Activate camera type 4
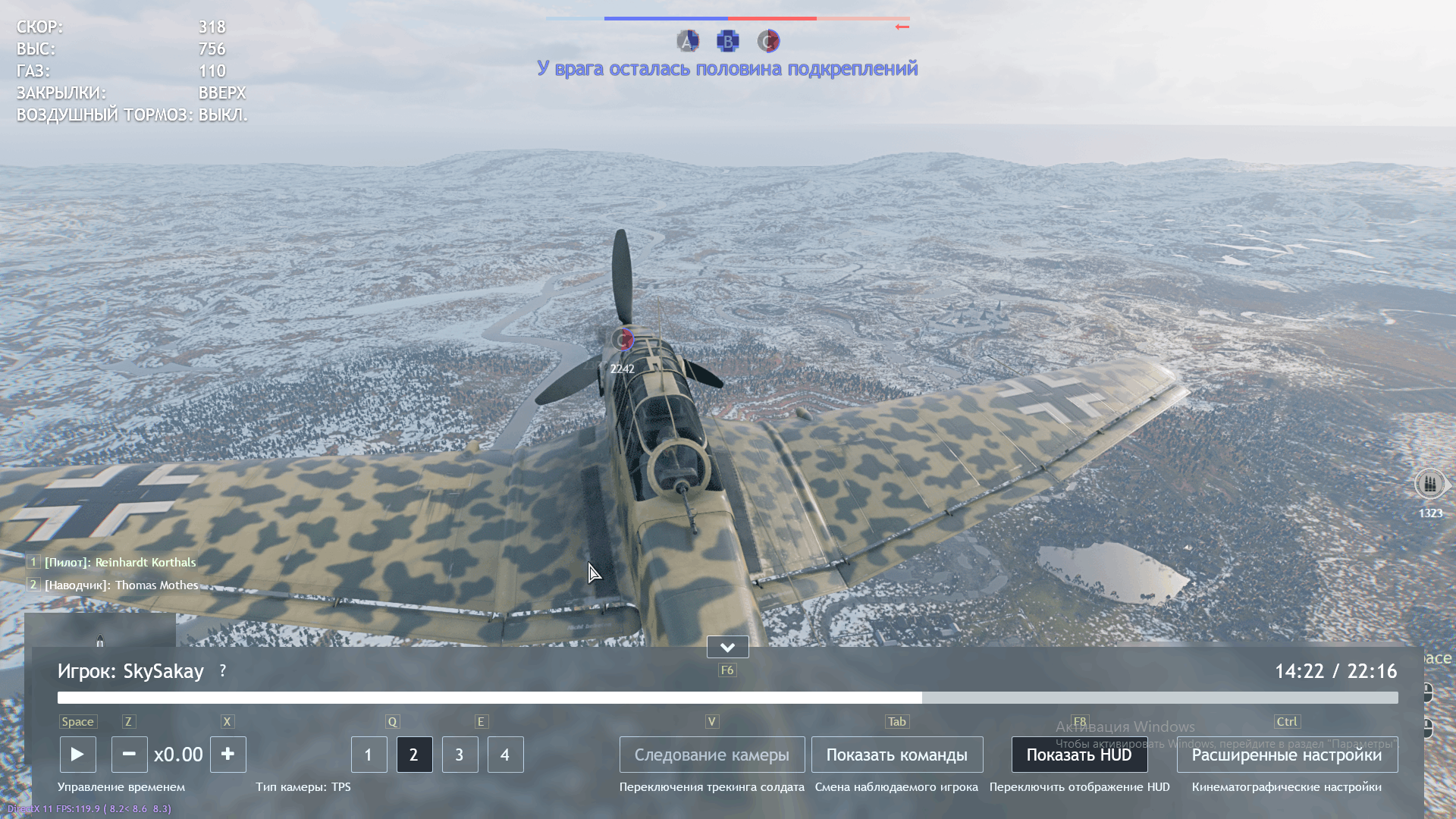Screen dimensions: 1456x819 pyautogui.click(x=505, y=755)
